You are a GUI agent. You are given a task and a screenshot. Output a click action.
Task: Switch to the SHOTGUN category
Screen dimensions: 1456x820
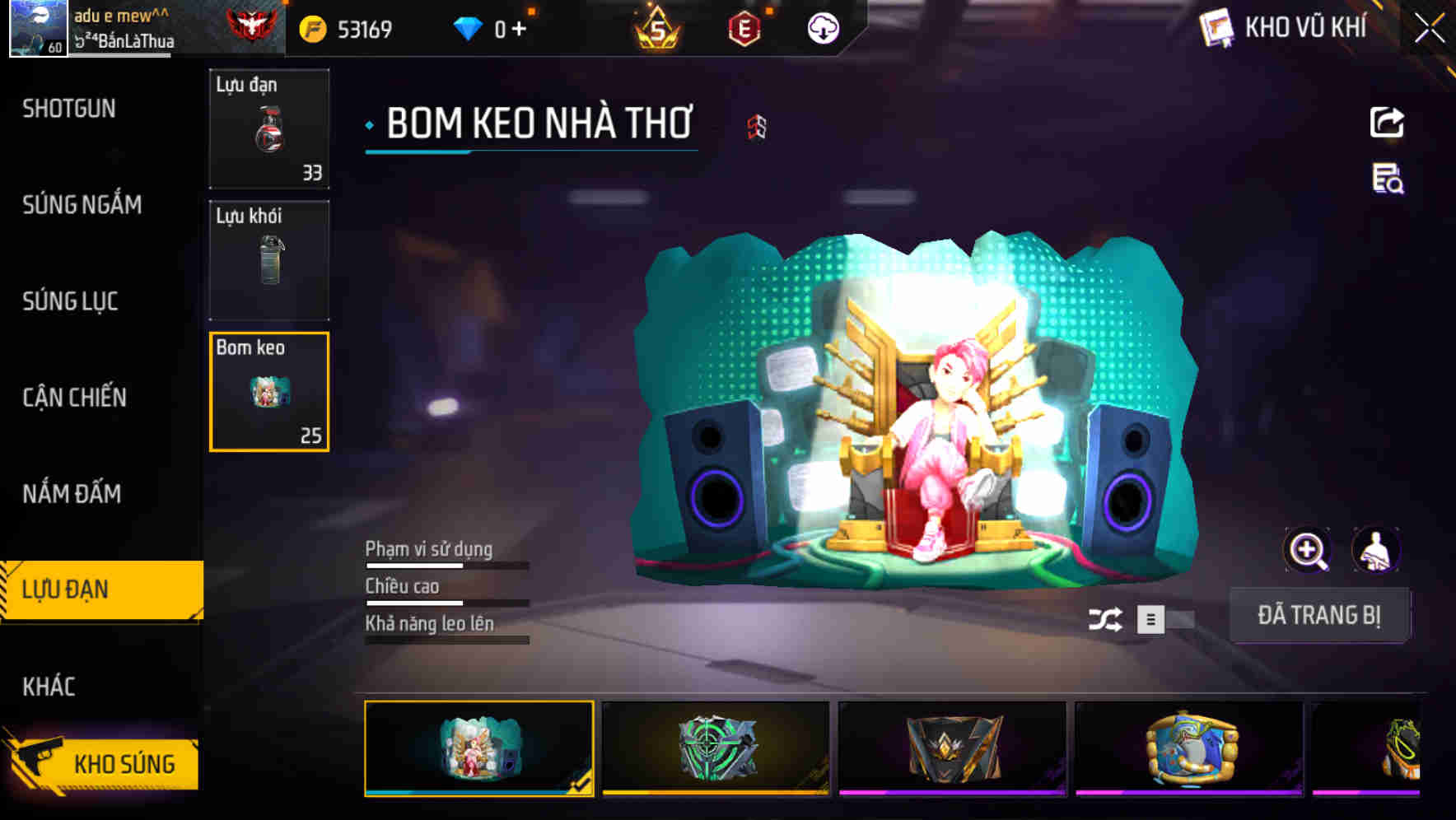click(68, 108)
